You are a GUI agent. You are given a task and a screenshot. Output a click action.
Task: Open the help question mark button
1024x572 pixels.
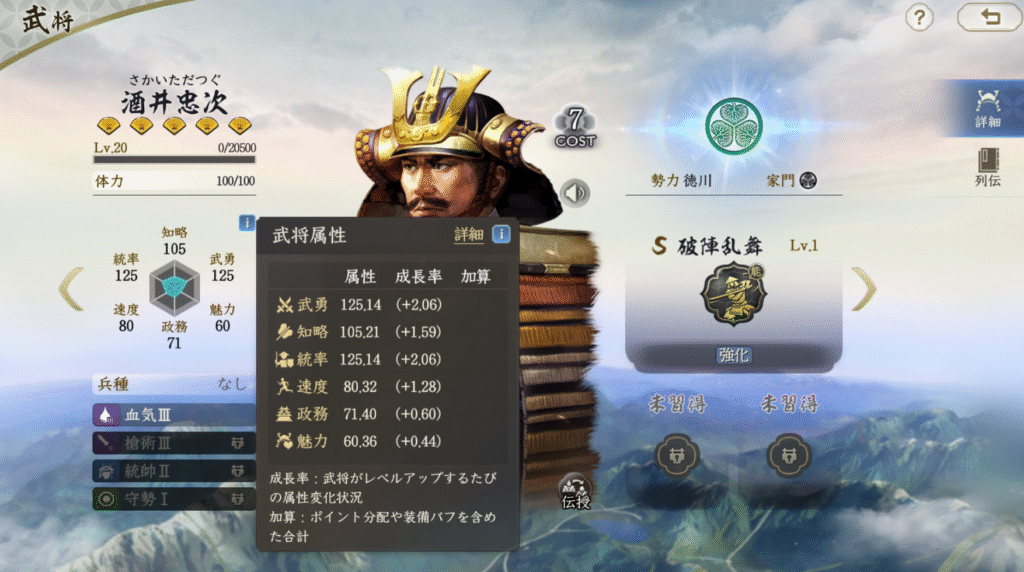coord(919,17)
